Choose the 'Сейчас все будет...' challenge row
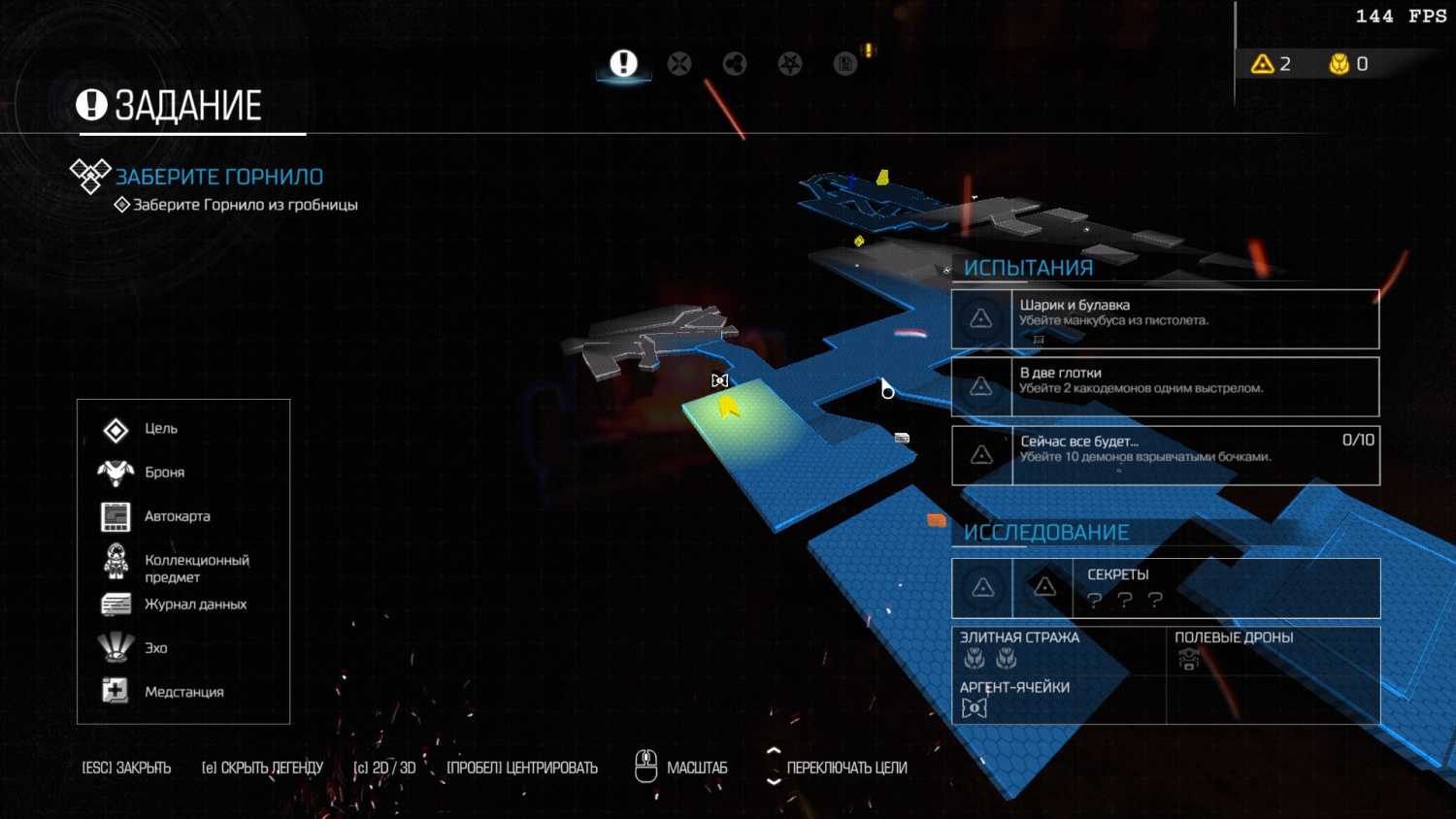 coord(1165,455)
